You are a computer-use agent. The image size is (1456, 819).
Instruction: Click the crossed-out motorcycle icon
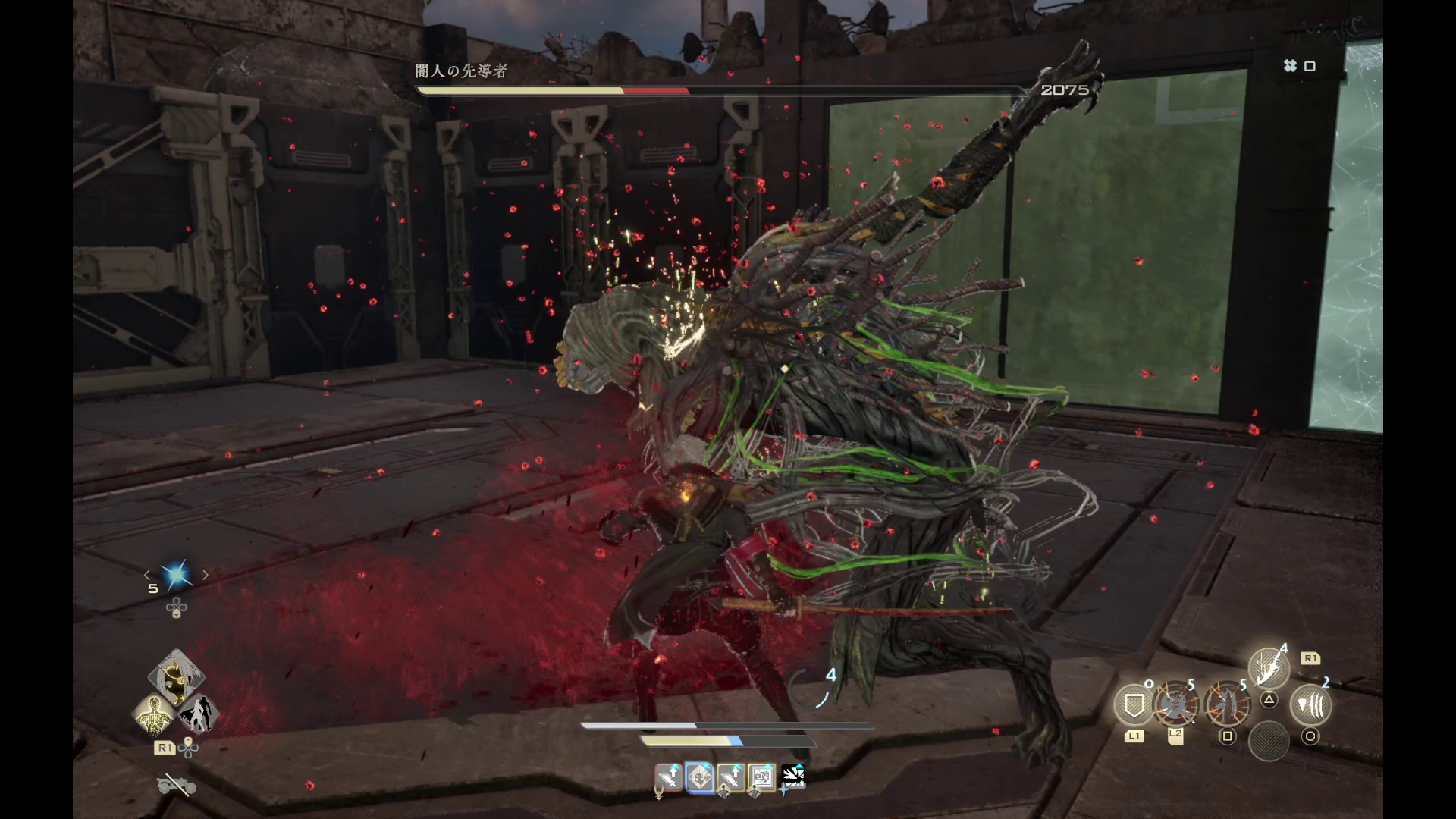click(x=176, y=786)
